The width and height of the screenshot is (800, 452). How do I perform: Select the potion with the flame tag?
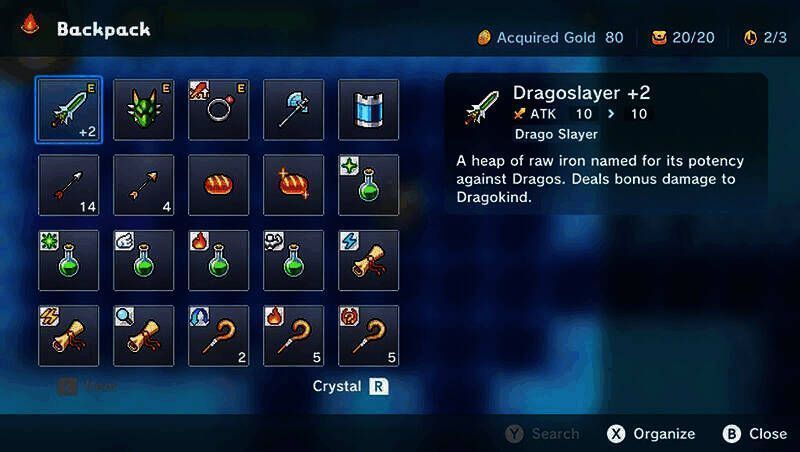point(218,261)
